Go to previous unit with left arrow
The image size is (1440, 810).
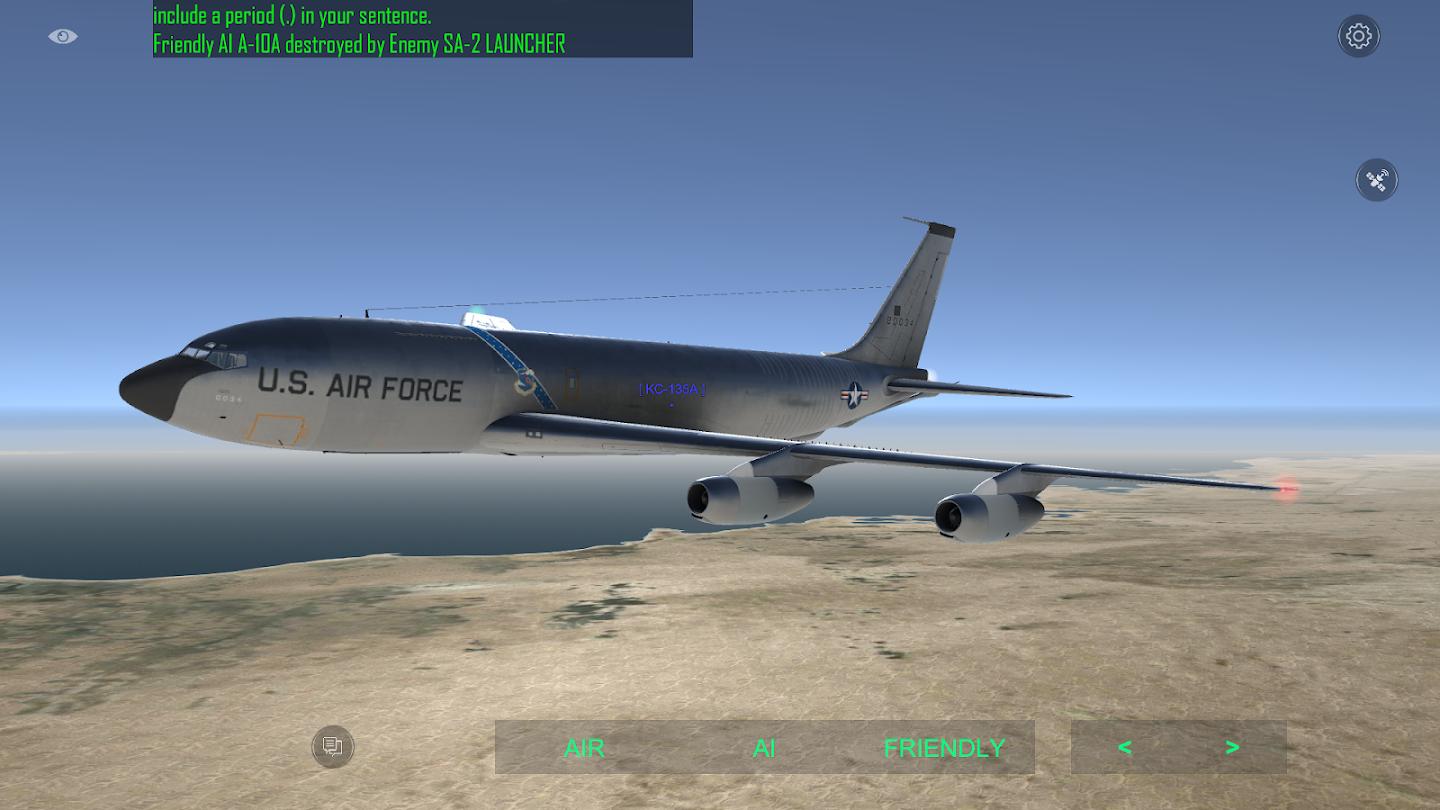coord(1125,747)
